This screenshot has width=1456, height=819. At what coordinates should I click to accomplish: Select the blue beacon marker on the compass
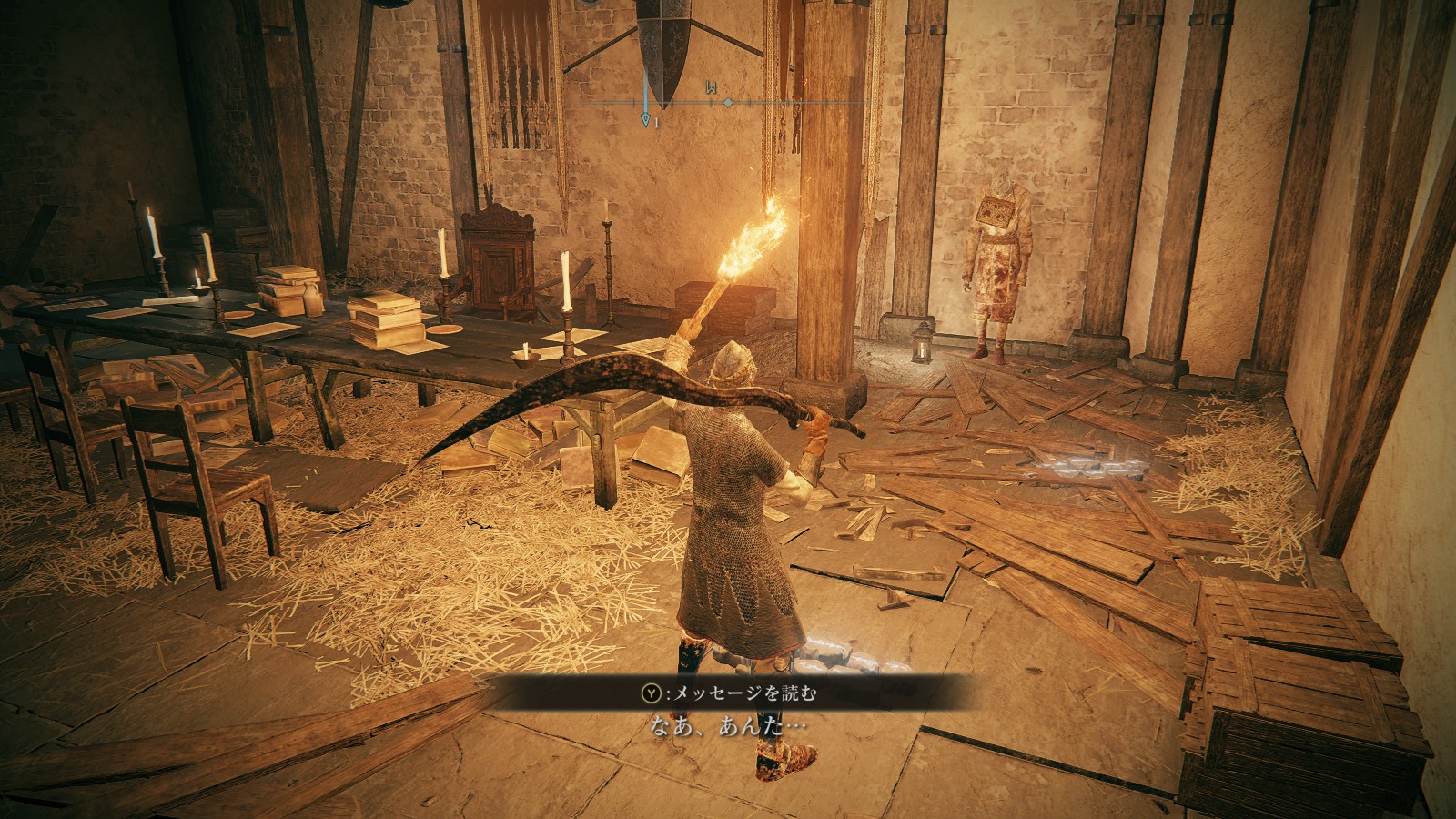coord(646,118)
